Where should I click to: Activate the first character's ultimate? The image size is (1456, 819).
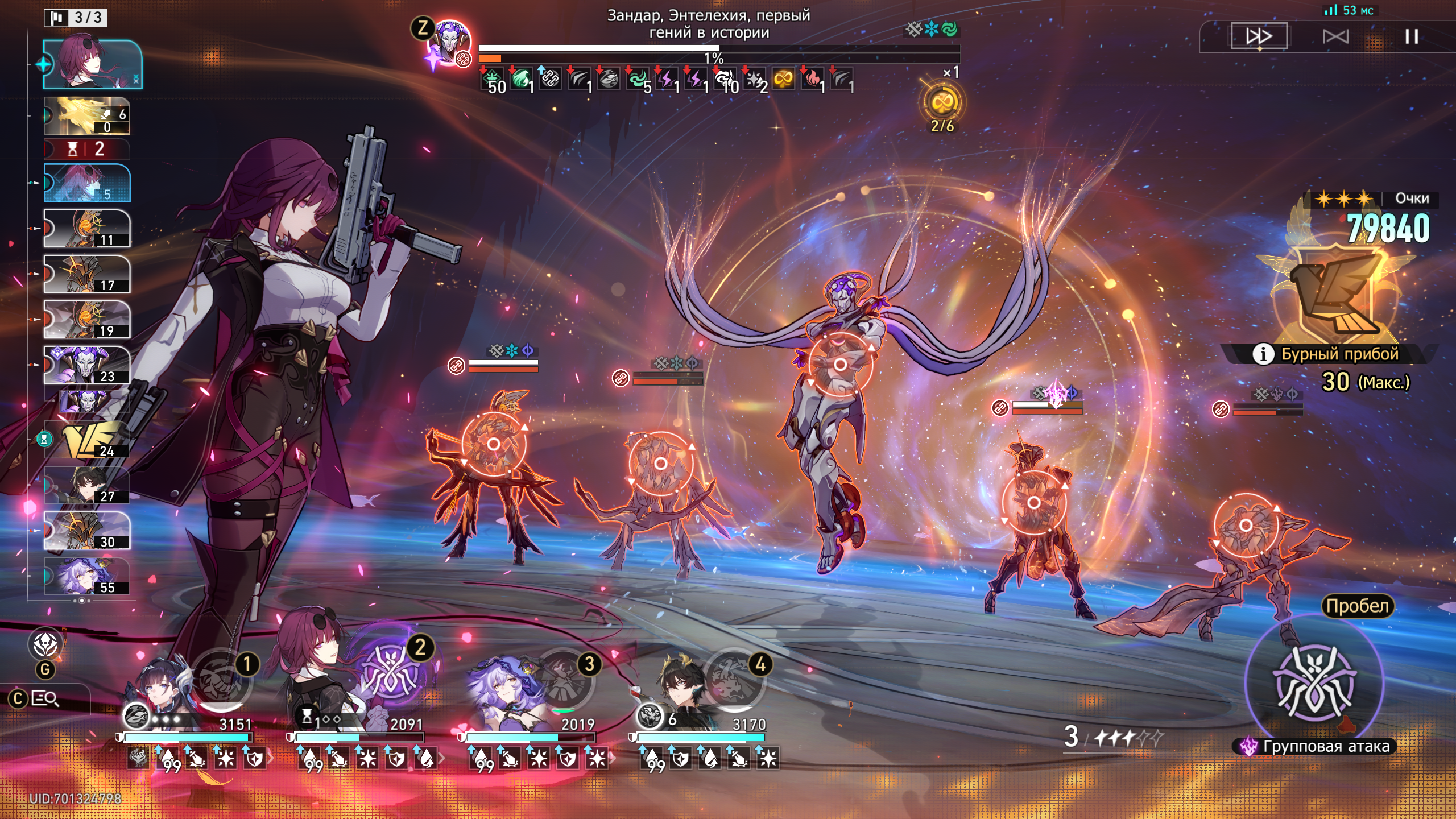(221, 680)
